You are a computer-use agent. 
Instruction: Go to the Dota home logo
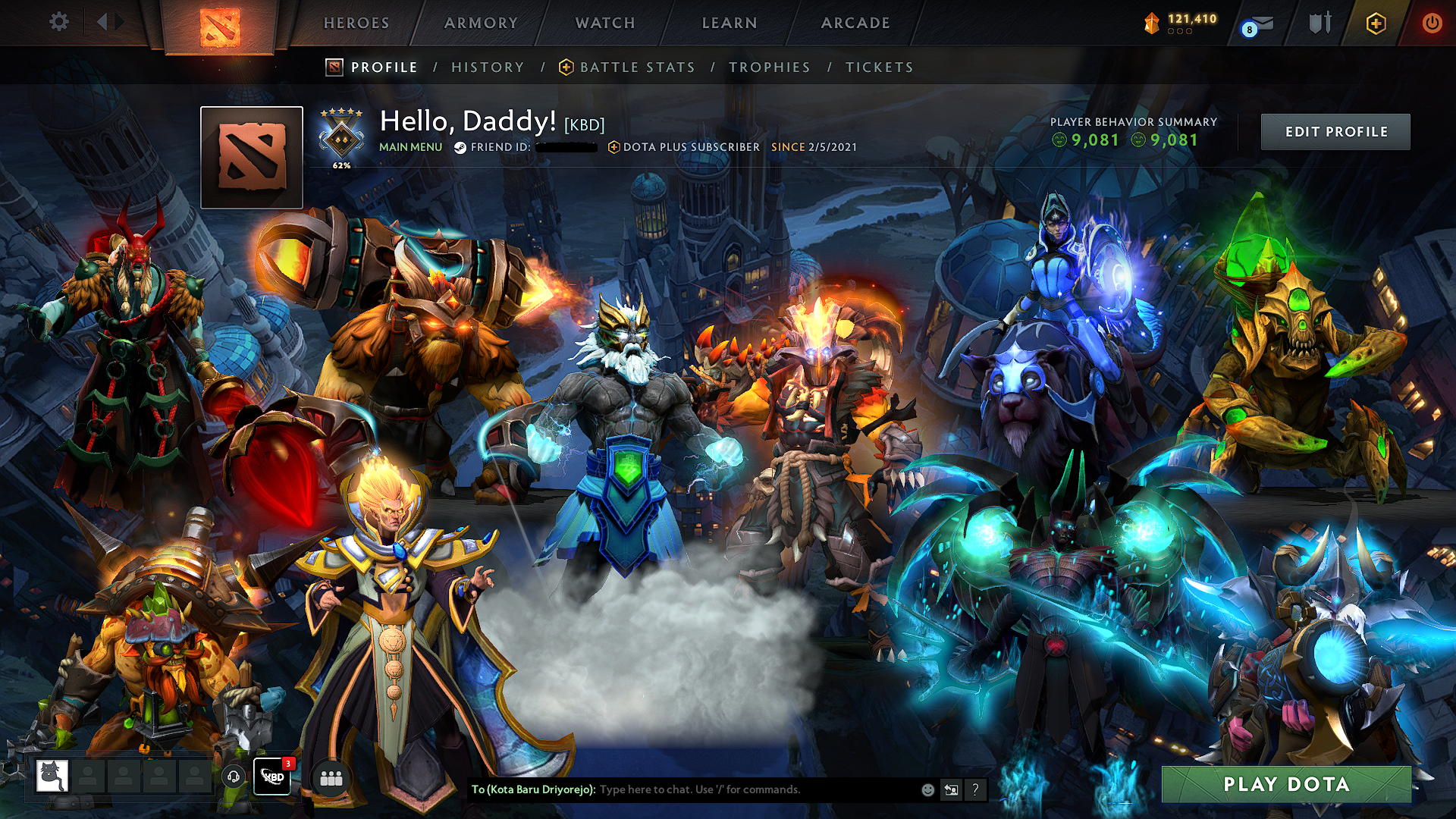click(220, 27)
